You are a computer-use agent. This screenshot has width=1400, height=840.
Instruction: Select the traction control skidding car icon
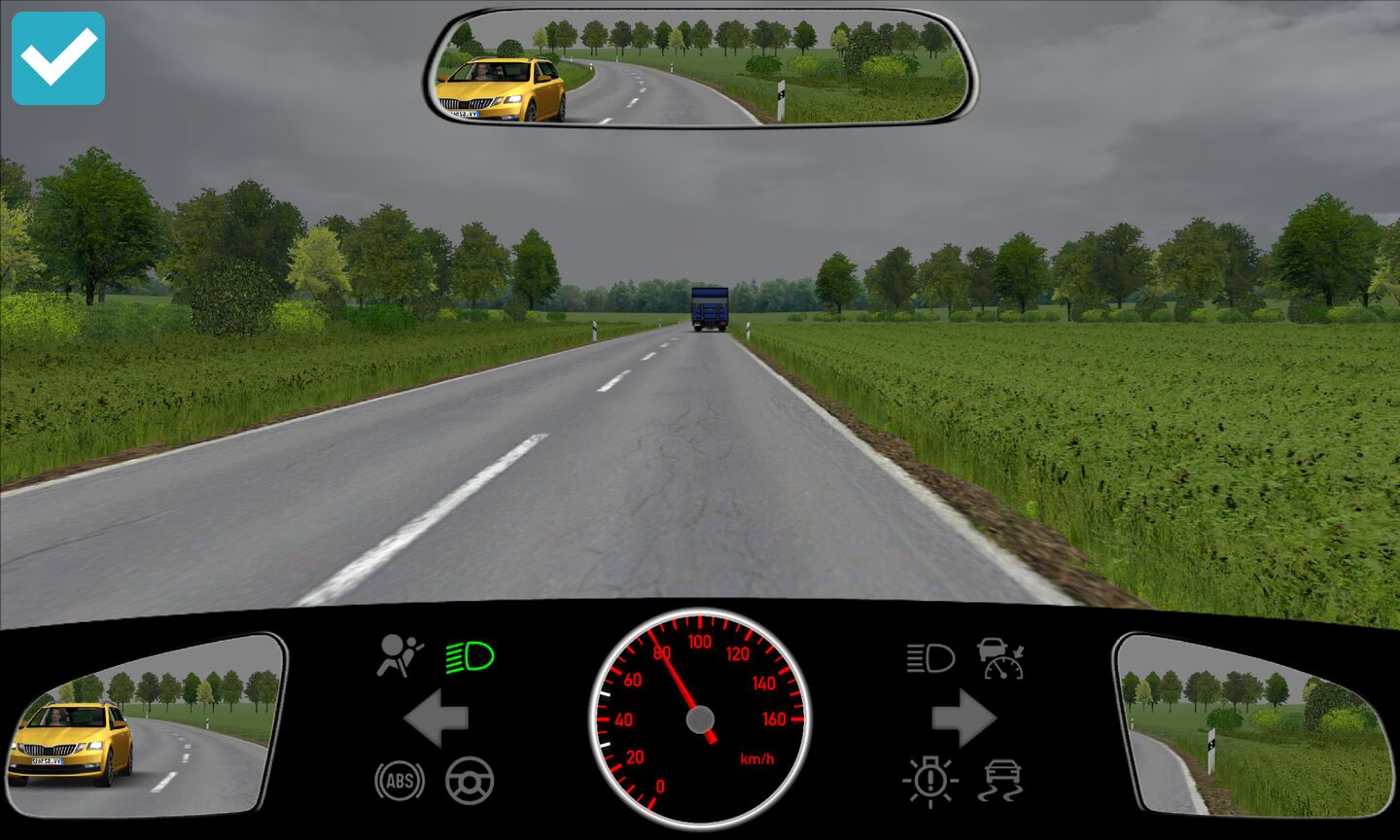click(1002, 781)
